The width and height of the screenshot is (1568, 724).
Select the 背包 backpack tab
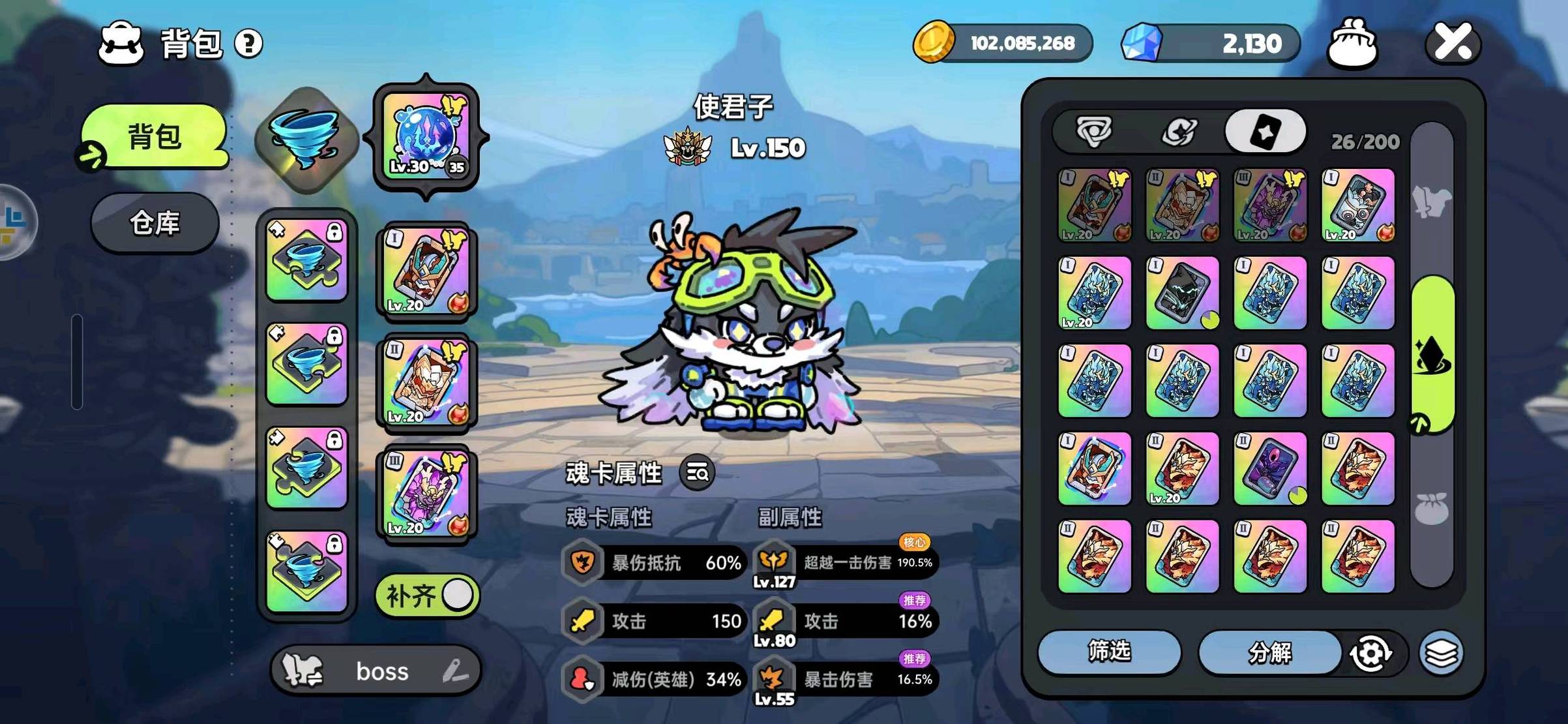coord(155,137)
